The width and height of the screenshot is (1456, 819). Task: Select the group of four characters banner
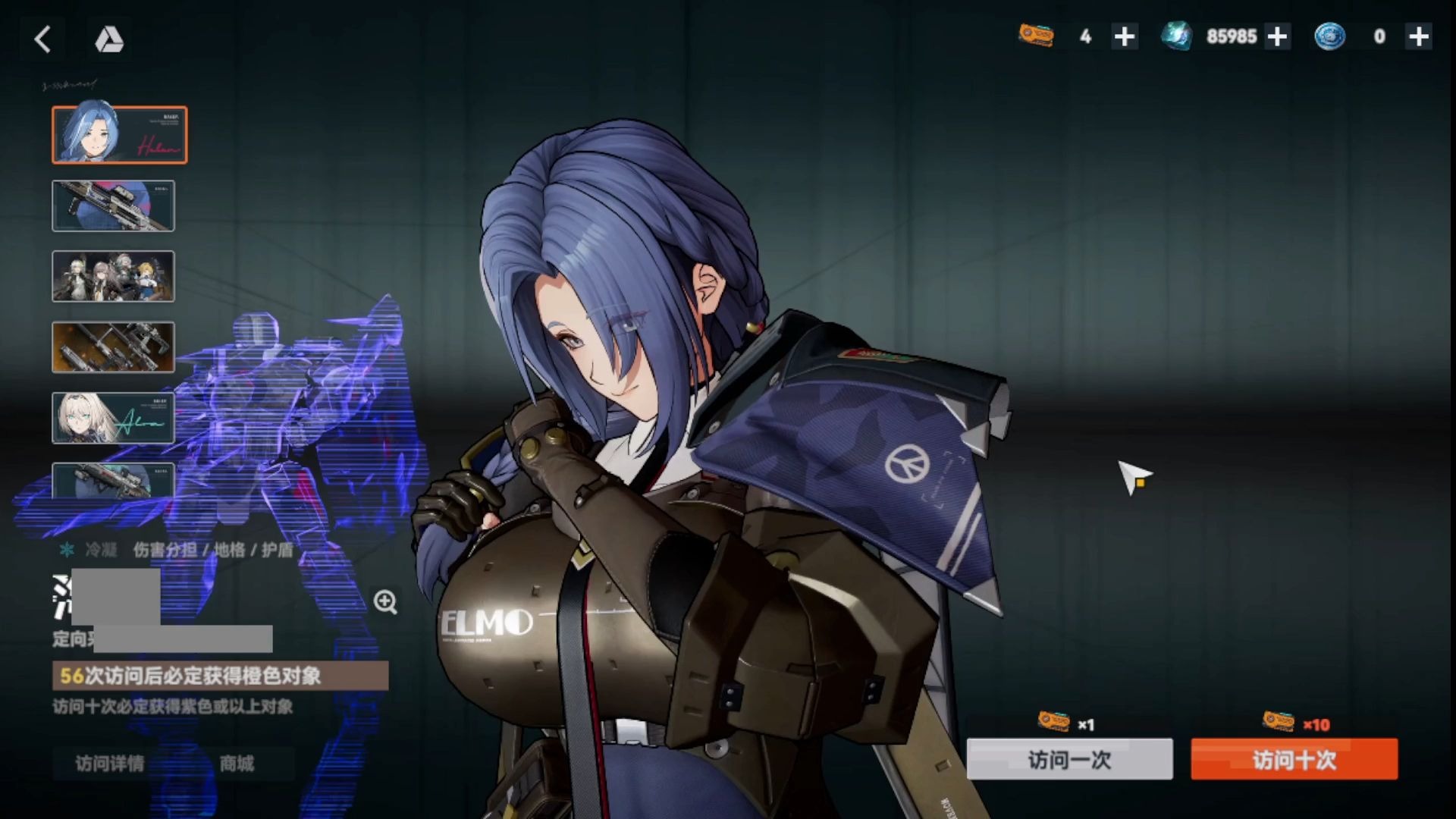tap(113, 276)
